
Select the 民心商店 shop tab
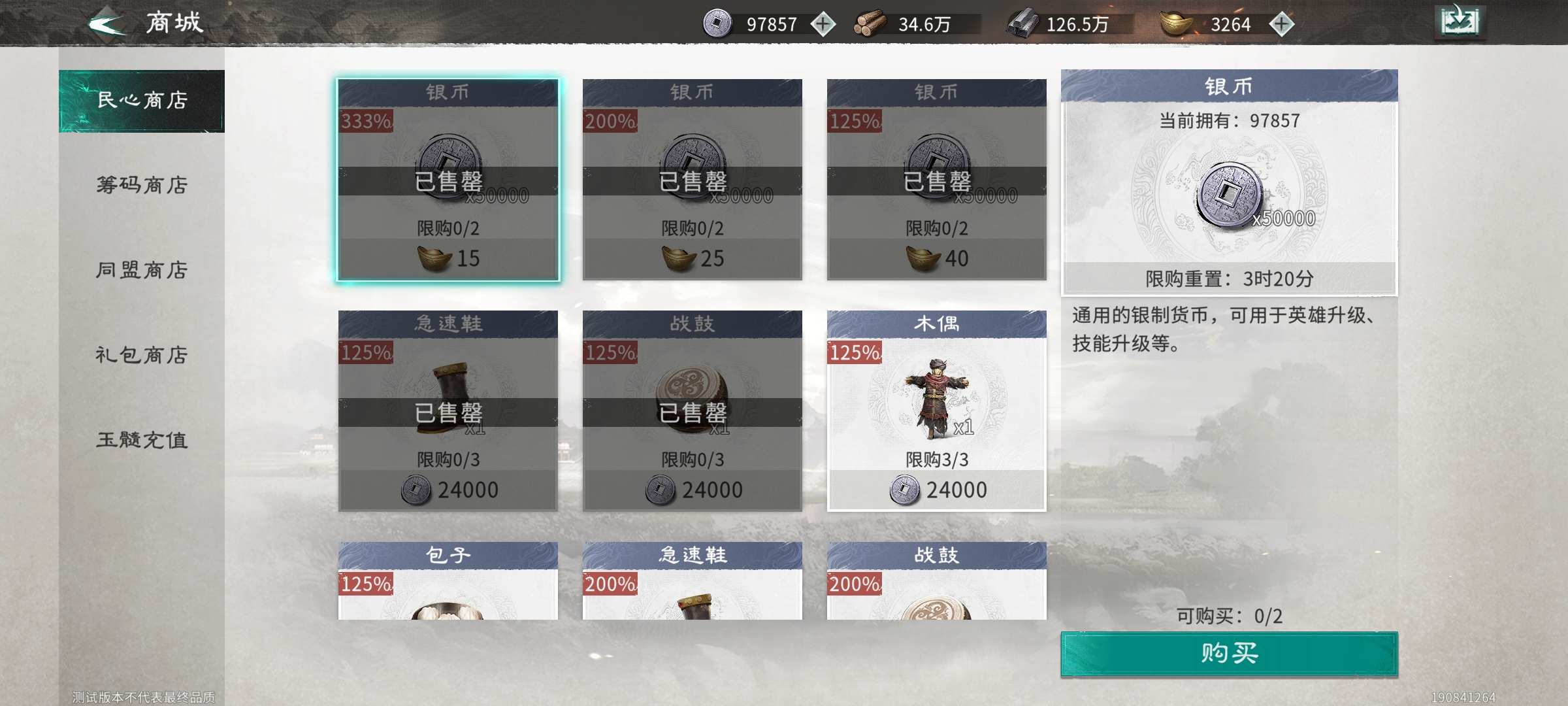(x=140, y=99)
